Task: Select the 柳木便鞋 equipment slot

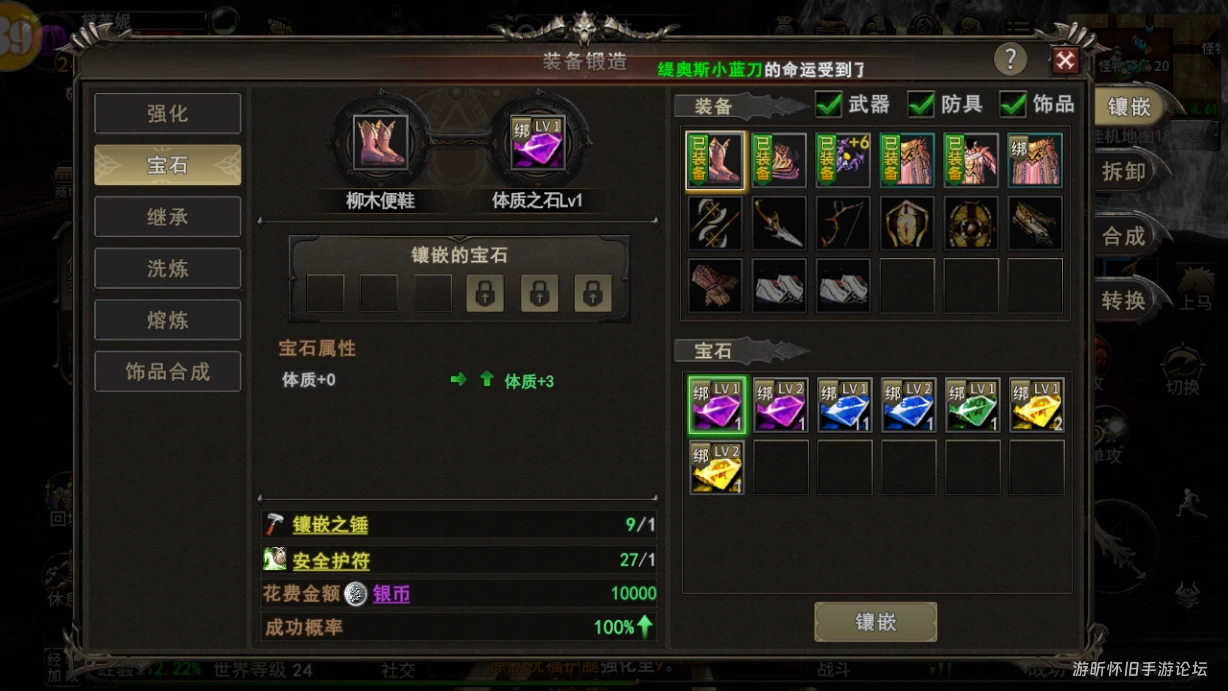Action: point(381,142)
